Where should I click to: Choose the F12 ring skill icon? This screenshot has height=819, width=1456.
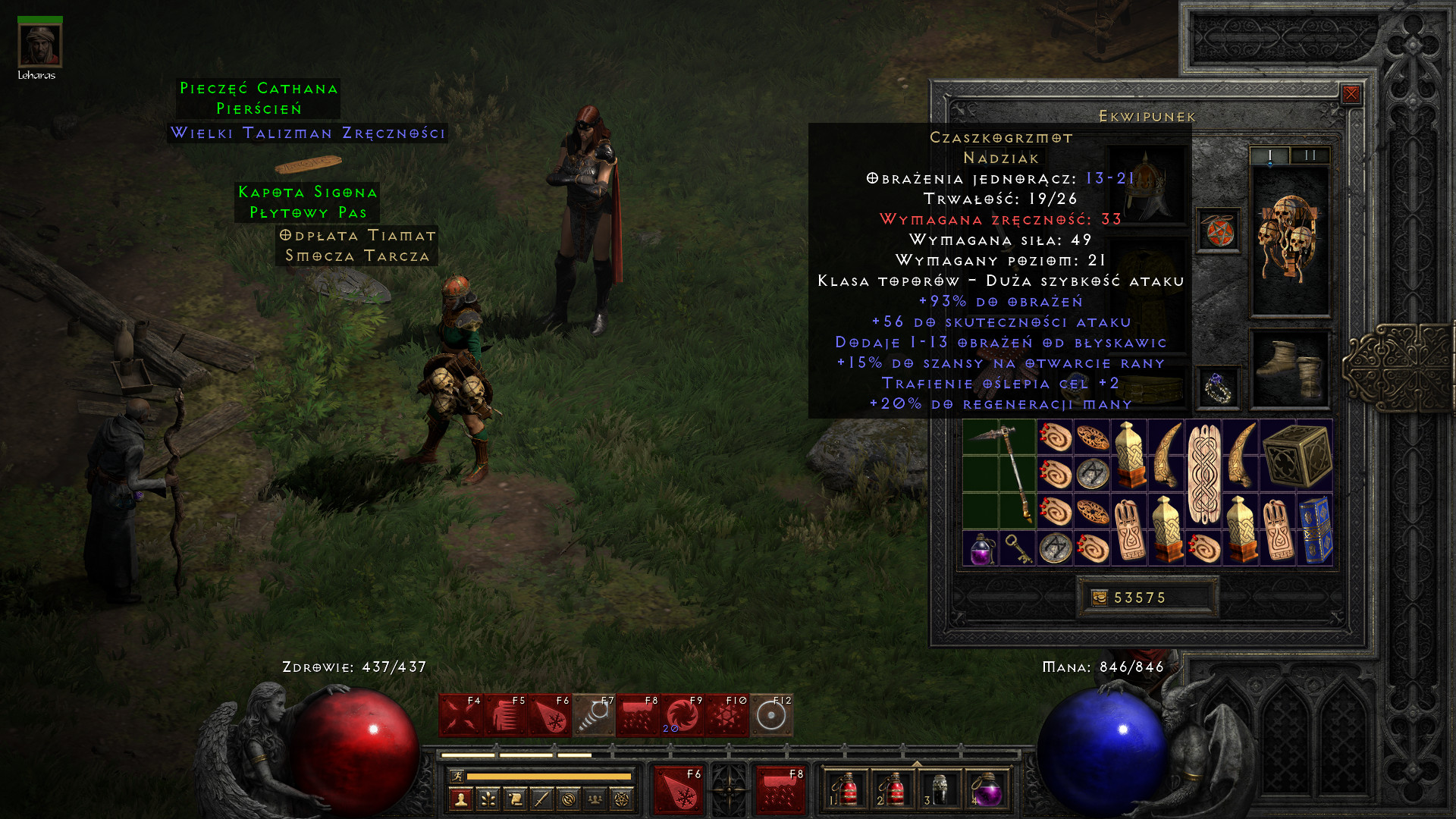pyautogui.click(x=771, y=715)
